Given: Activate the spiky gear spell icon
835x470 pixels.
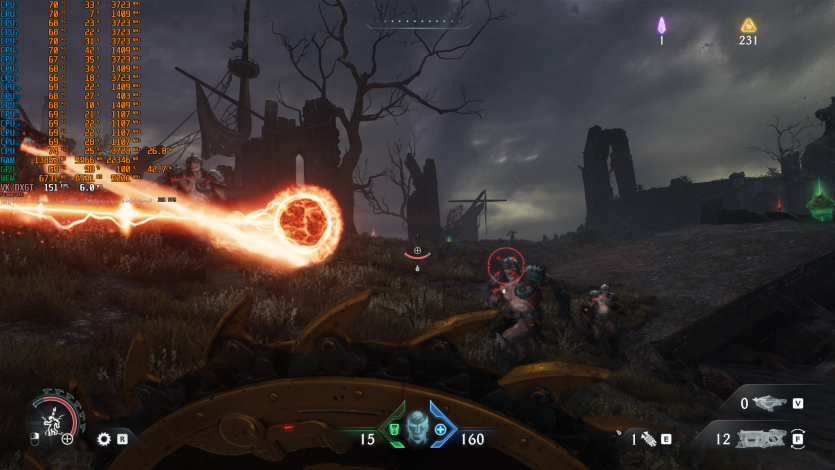Looking at the screenshot, I should click(x=104, y=438).
